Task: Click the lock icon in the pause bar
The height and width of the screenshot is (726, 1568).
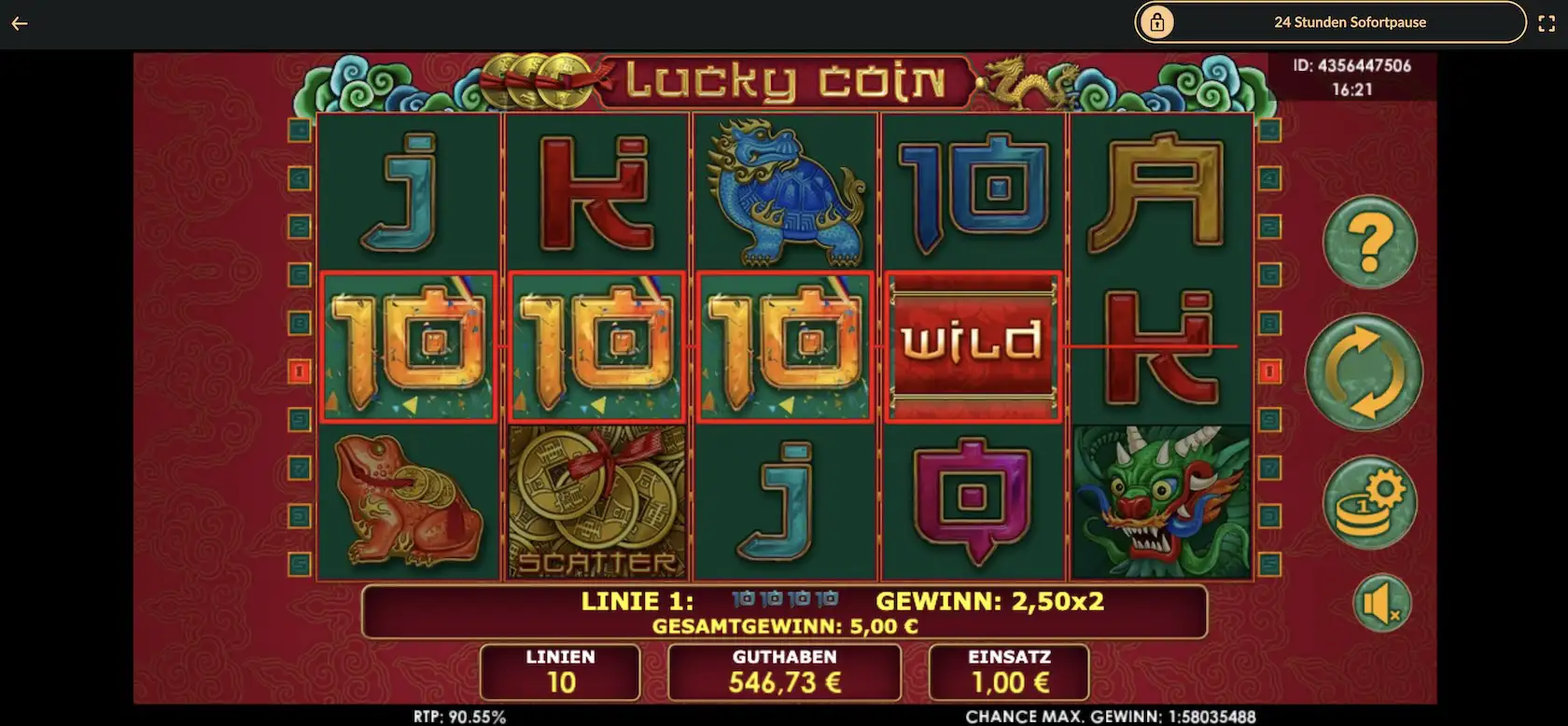Action: 1157,21
